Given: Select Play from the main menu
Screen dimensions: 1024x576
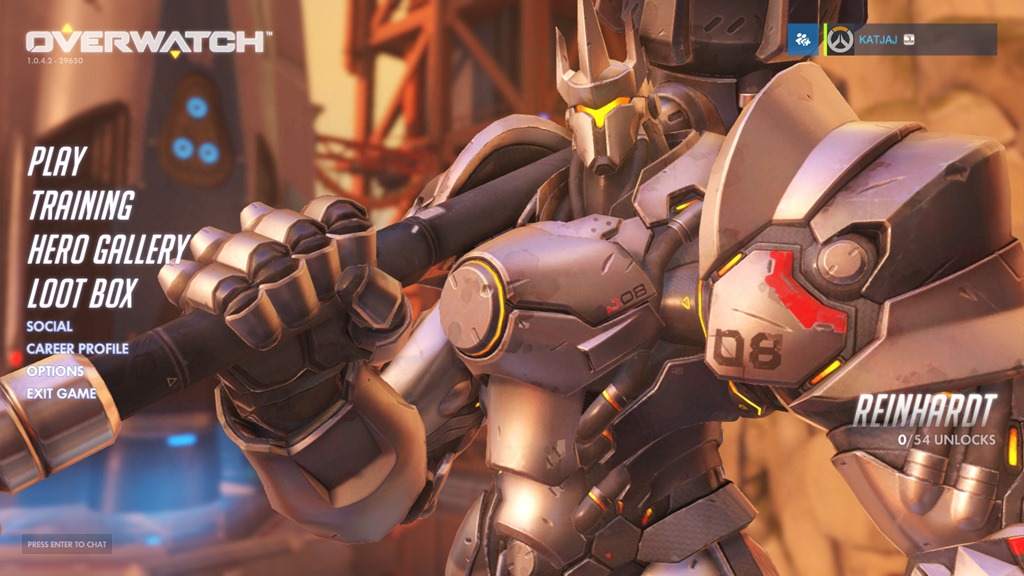Looking at the screenshot, I should (x=57, y=161).
